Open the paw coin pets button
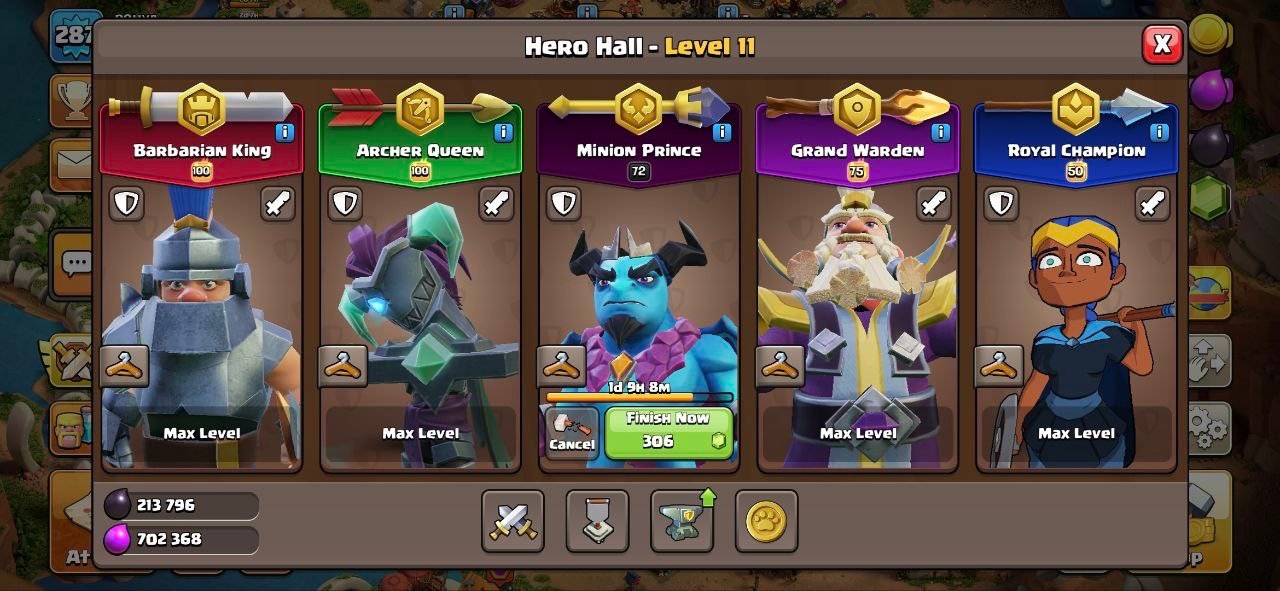The height and width of the screenshot is (591, 1280). pyautogui.click(x=766, y=521)
